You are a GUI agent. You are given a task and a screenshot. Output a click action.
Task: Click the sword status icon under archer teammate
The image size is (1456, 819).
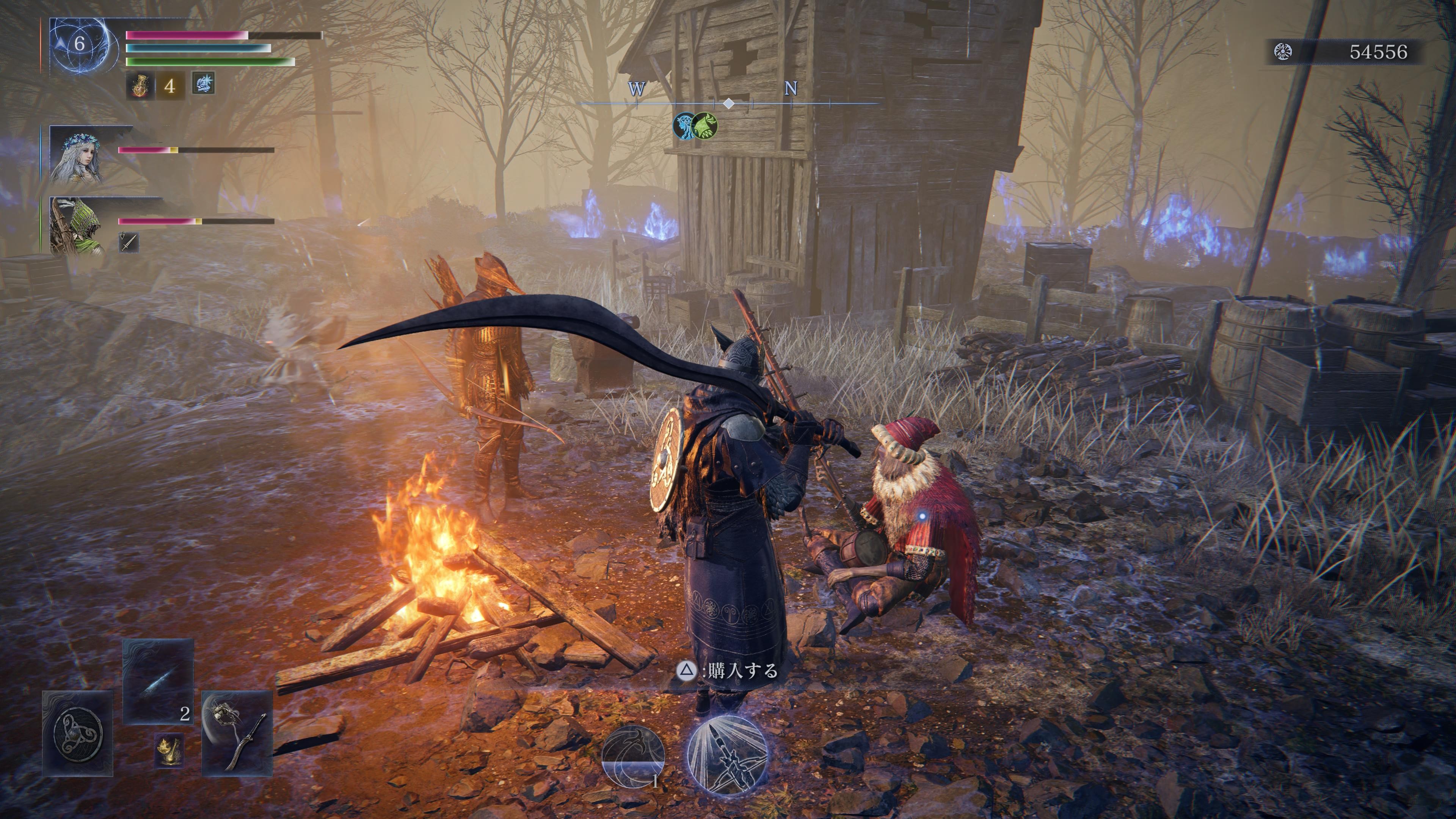point(129,243)
